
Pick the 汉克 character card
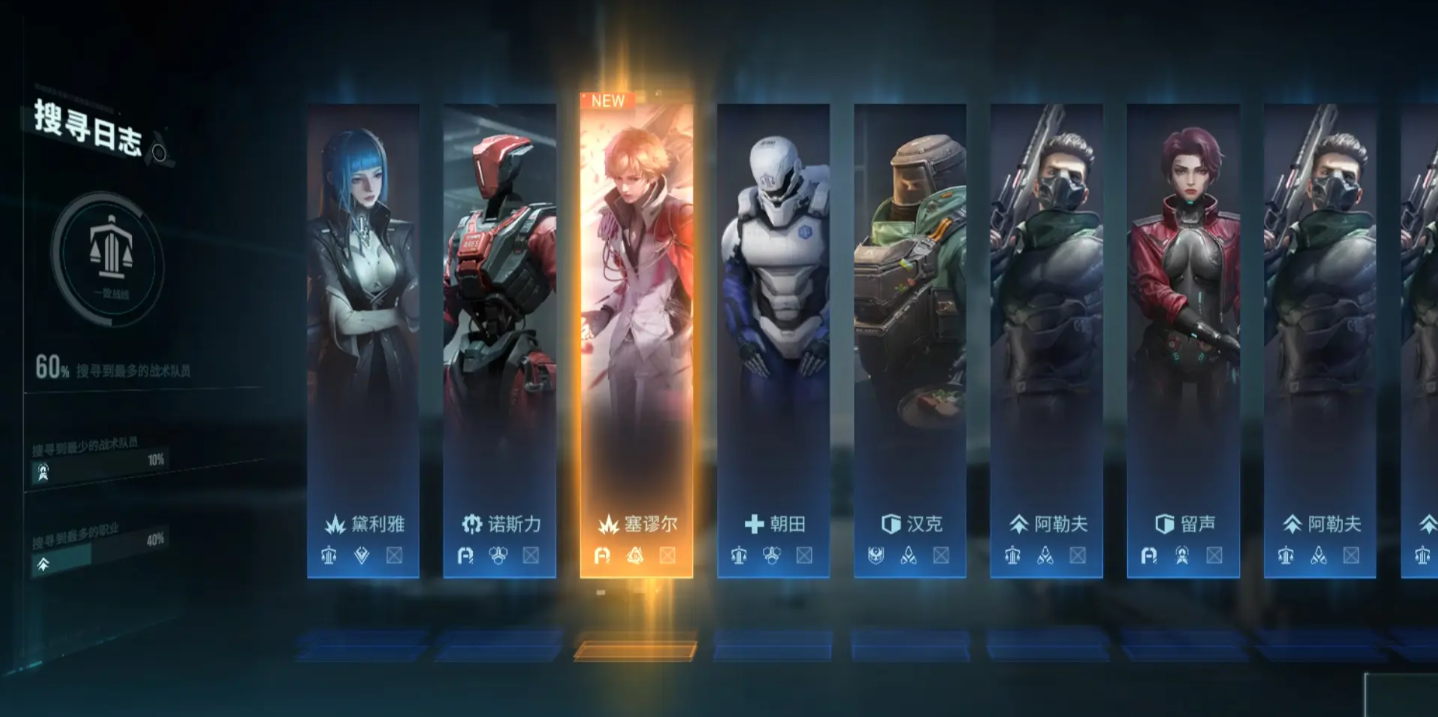click(x=910, y=340)
